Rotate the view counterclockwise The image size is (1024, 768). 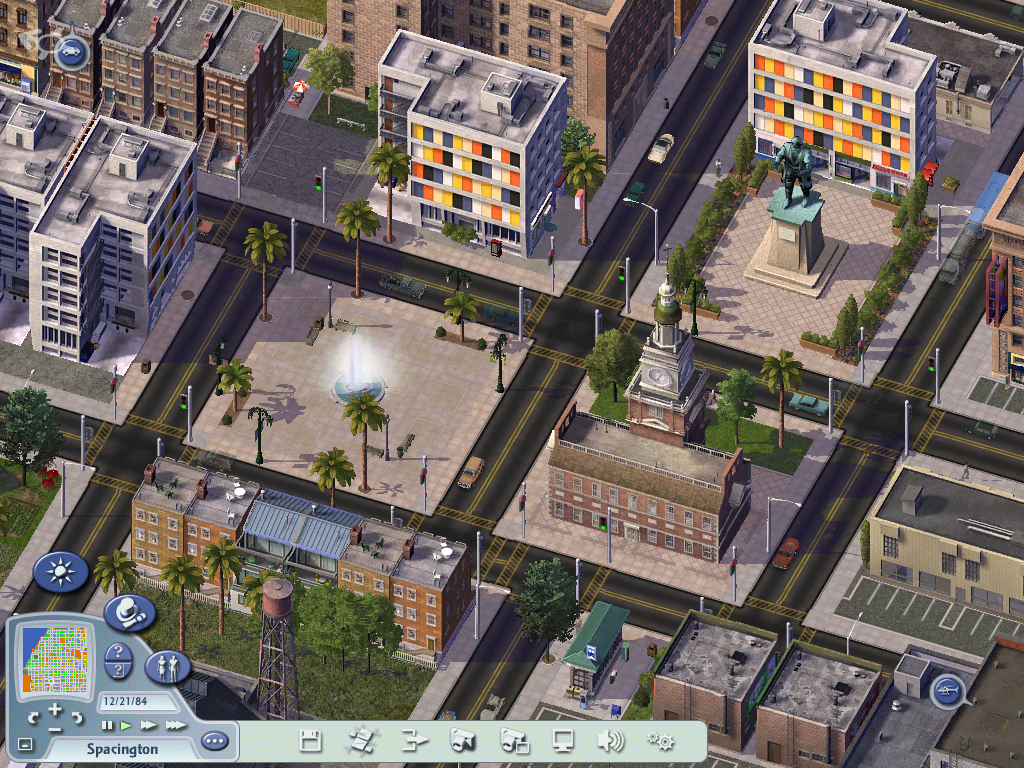(34, 718)
